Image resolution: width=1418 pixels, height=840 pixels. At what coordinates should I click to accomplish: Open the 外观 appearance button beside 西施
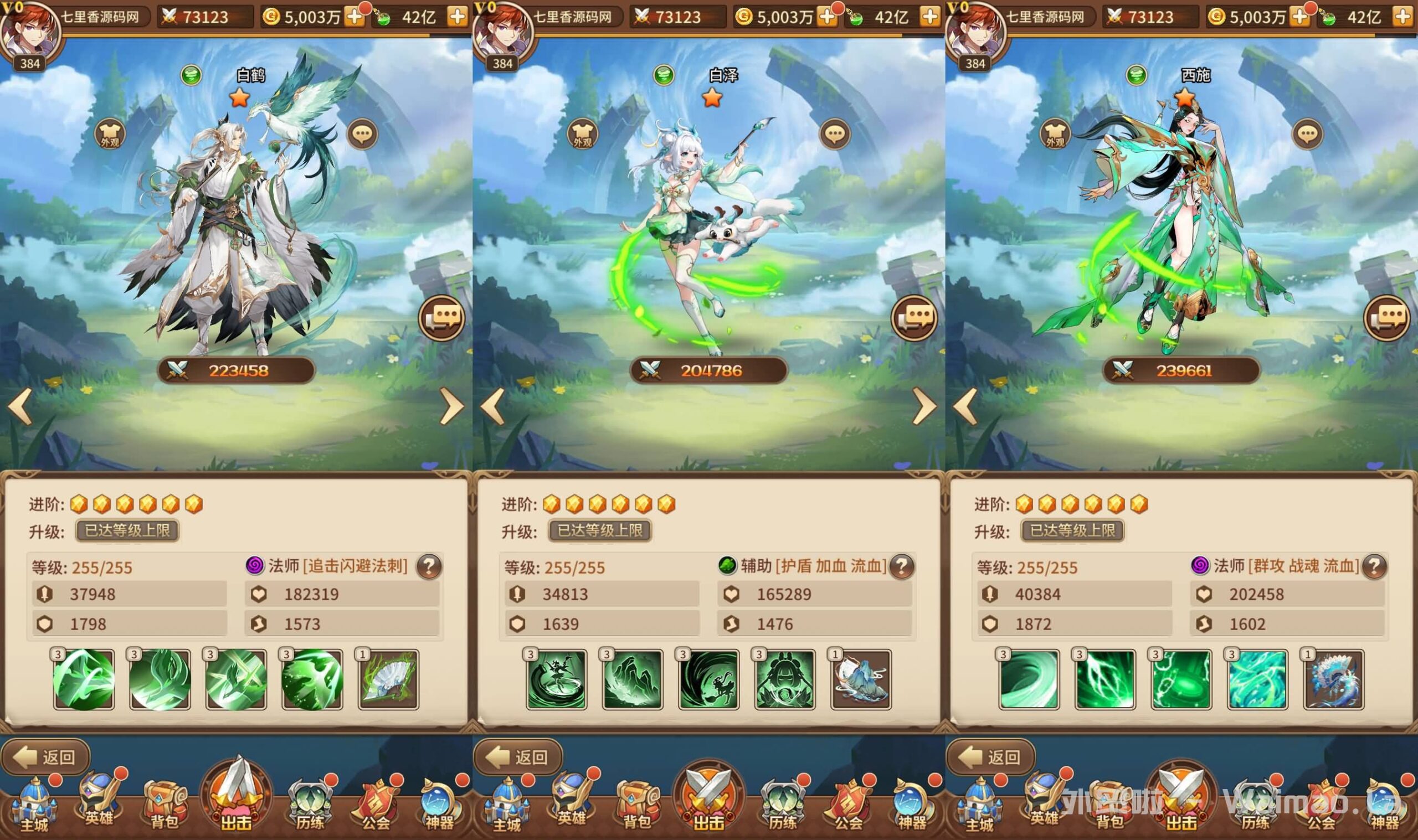tap(1055, 135)
